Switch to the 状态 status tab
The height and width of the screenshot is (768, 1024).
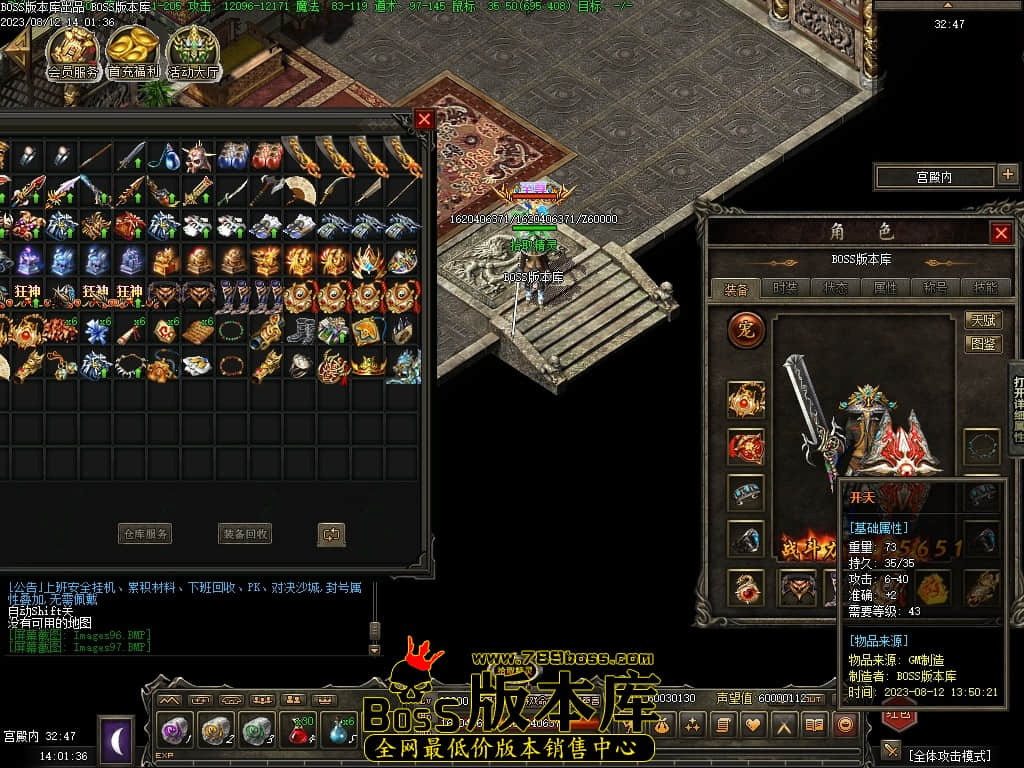click(x=836, y=288)
